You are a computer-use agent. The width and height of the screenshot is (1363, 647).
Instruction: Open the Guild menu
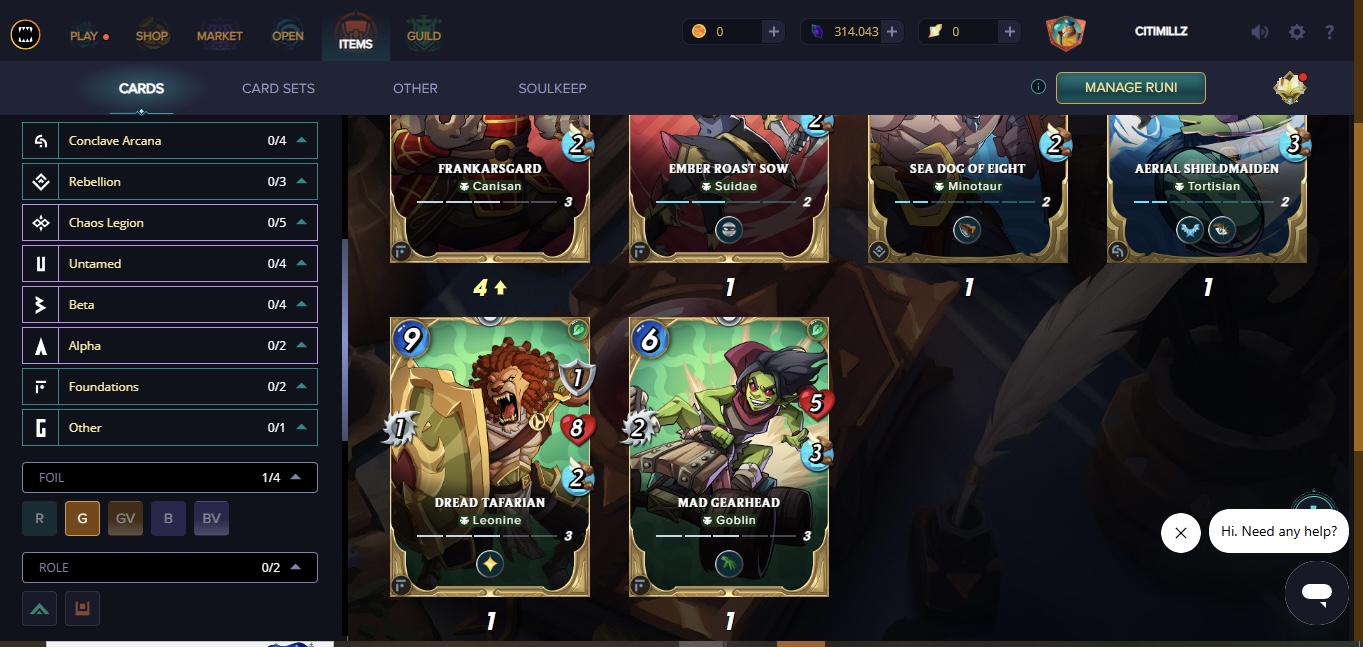point(424,36)
